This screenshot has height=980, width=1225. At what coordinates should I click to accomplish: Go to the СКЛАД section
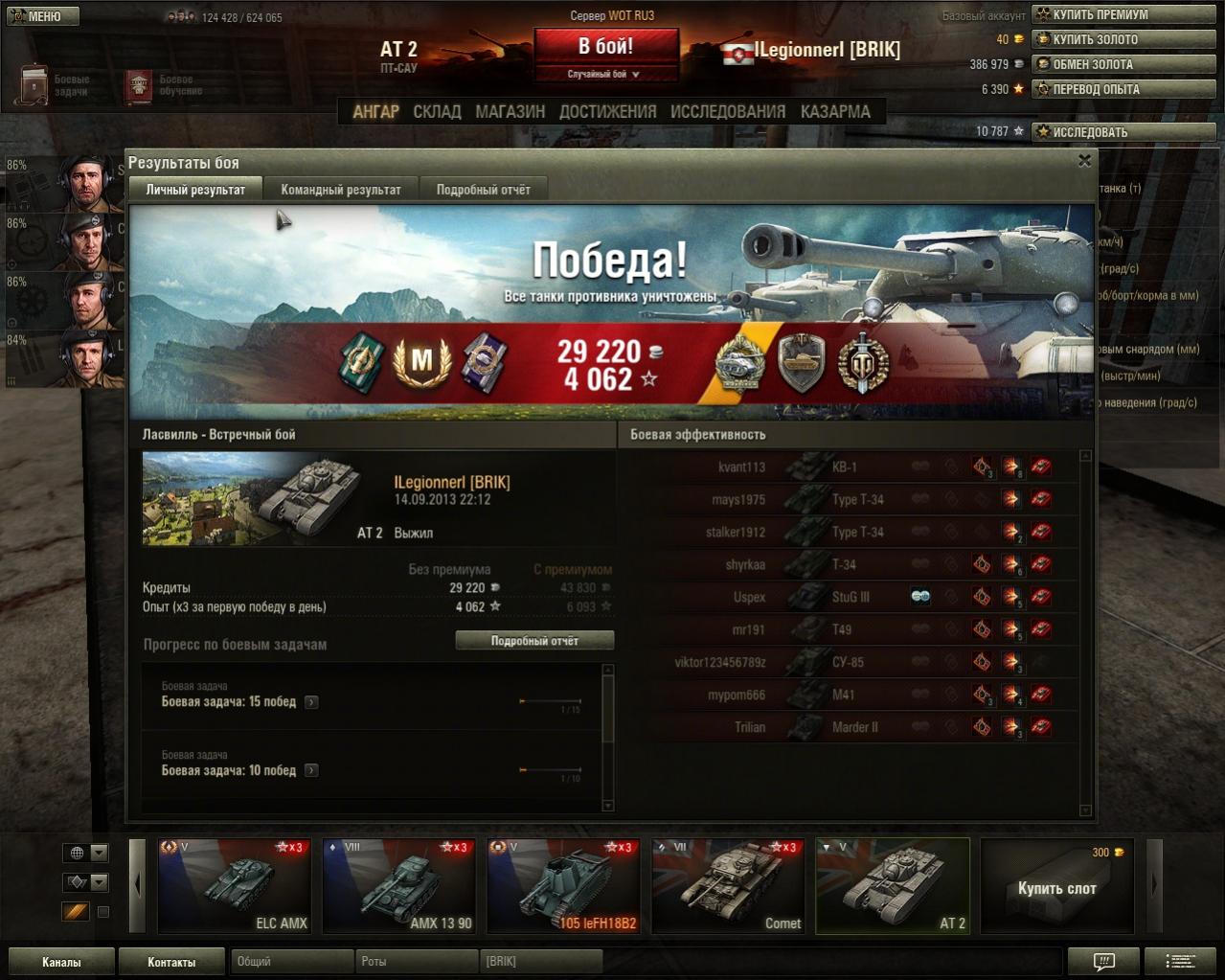(437, 112)
